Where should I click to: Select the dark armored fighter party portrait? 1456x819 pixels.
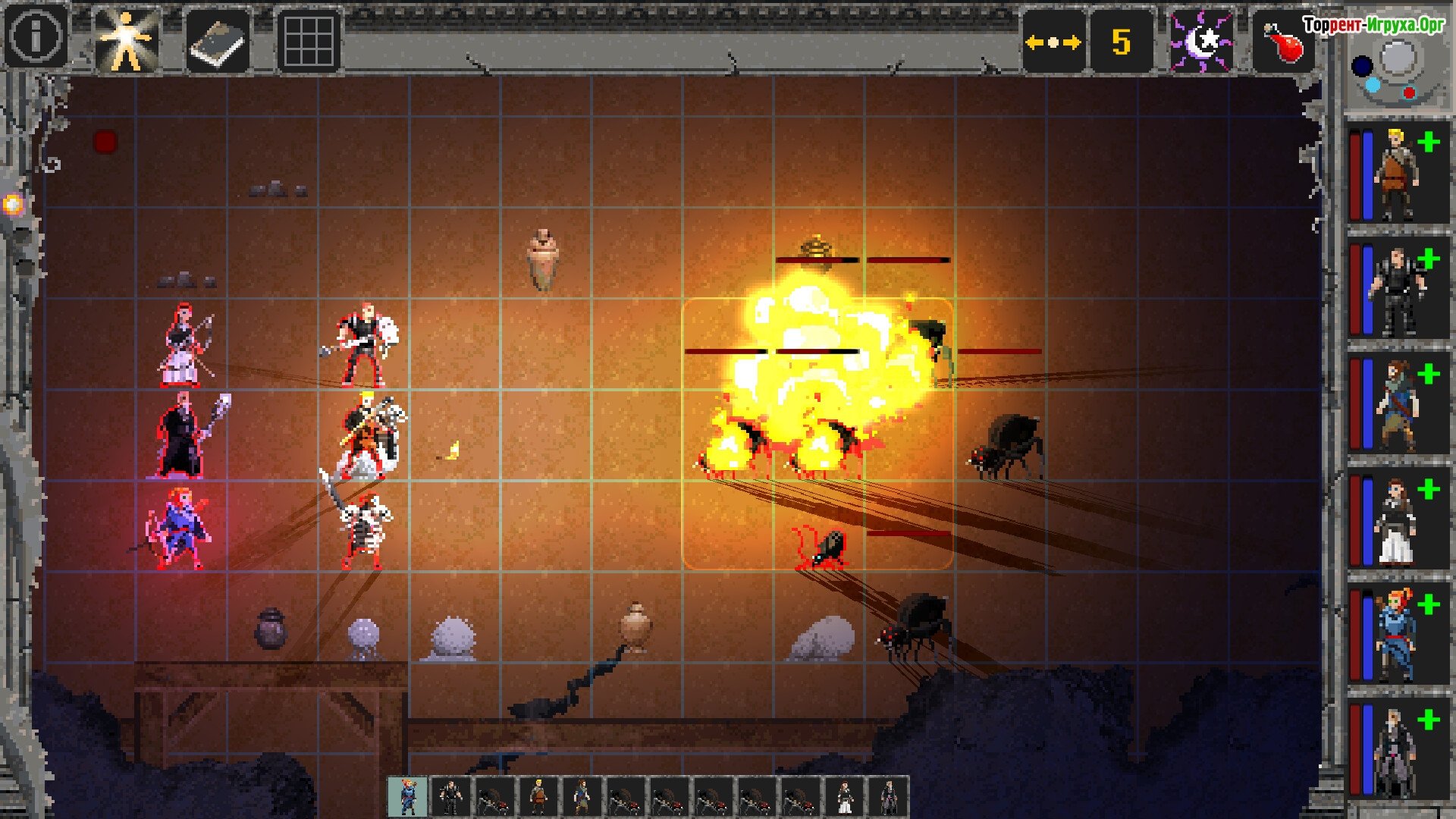click(x=1396, y=292)
